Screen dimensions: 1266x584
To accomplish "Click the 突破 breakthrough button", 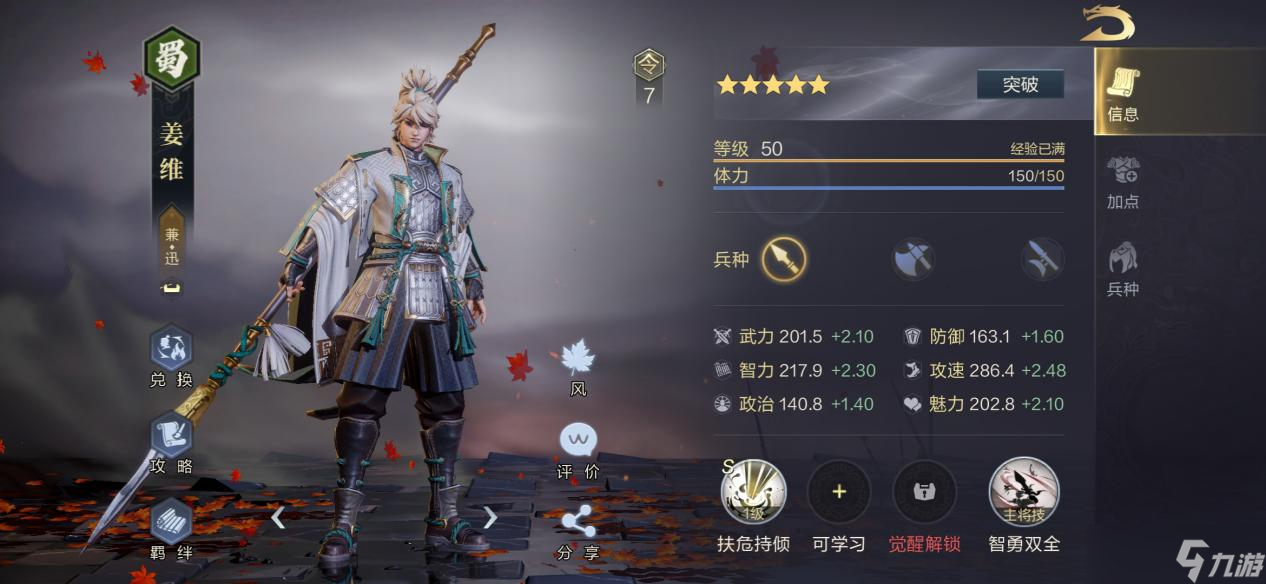I will click(1020, 85).
